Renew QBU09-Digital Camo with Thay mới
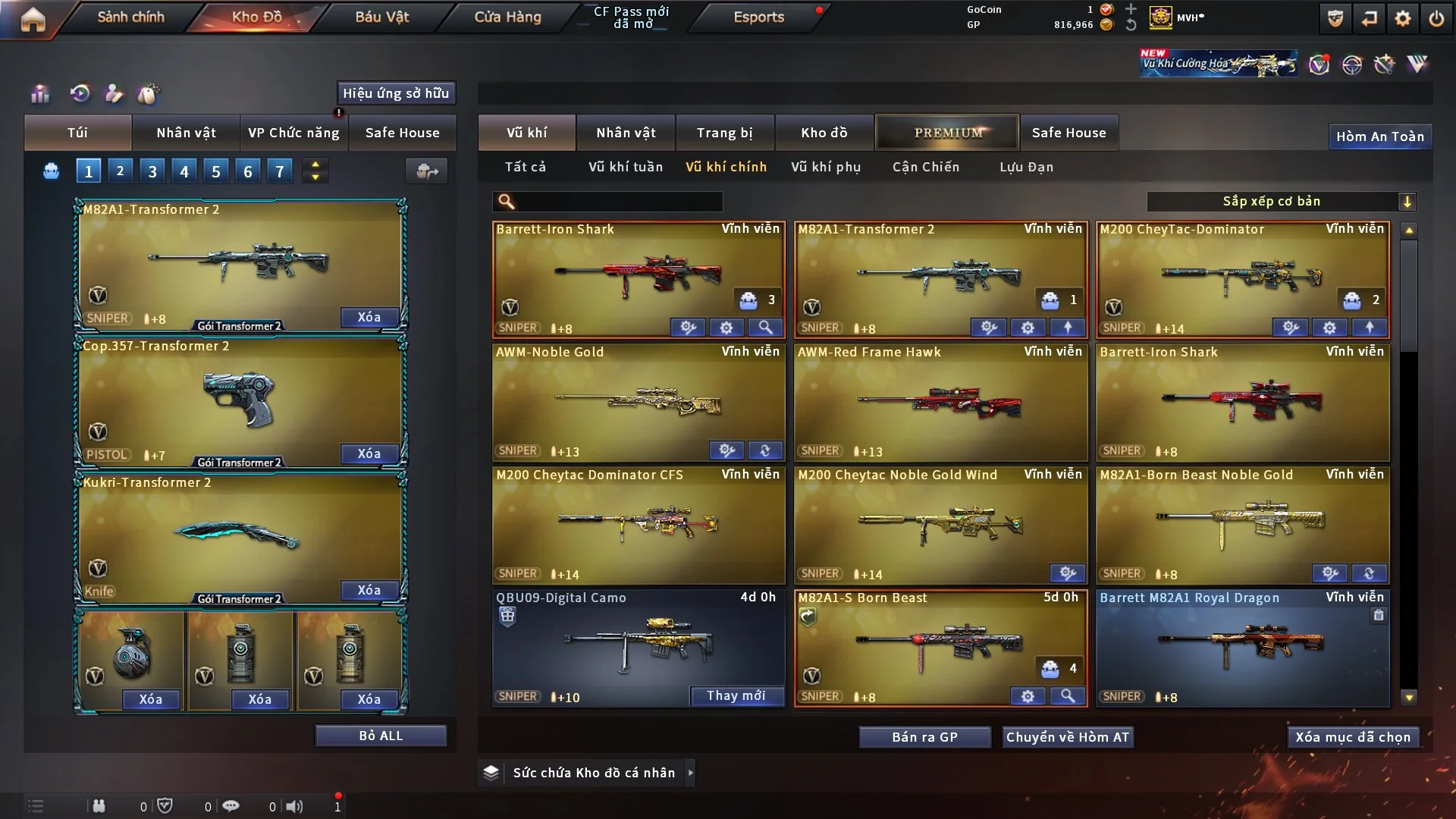 click(736, 695)
